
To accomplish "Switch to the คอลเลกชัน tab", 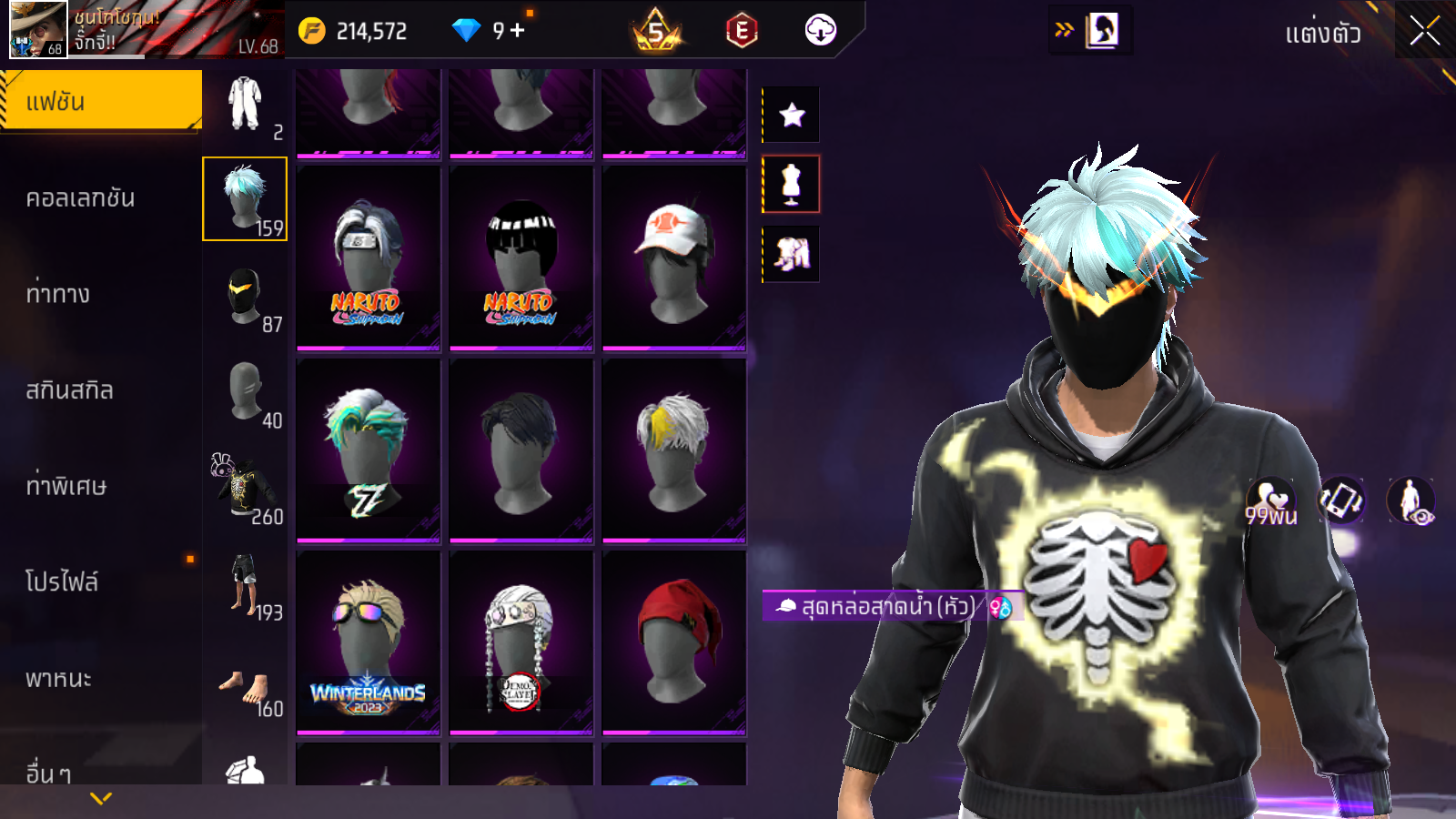I will (x=81, y=198).
